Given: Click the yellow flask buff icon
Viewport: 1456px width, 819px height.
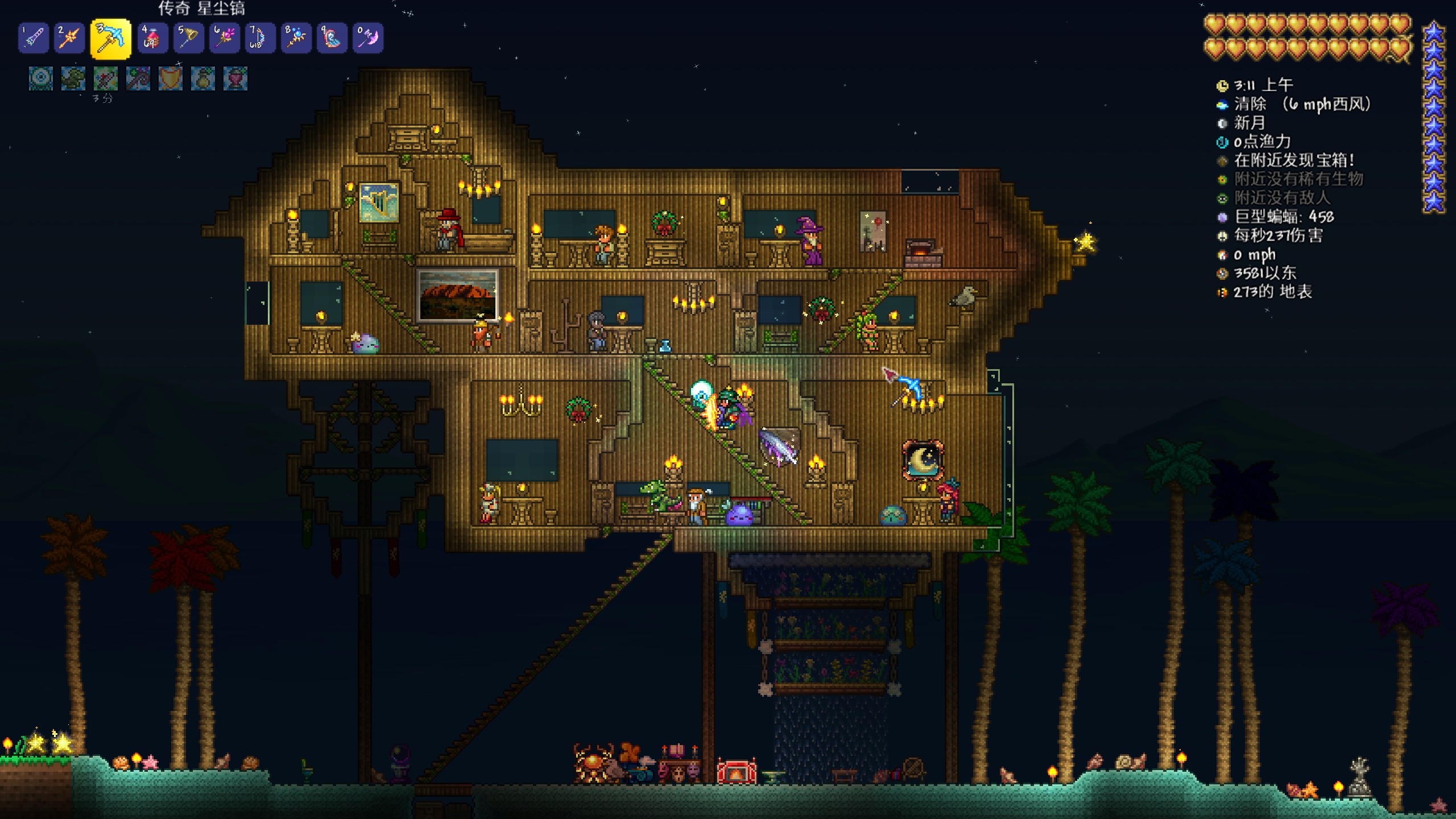Looking at the screenshot, I should (x=203, y=78).
